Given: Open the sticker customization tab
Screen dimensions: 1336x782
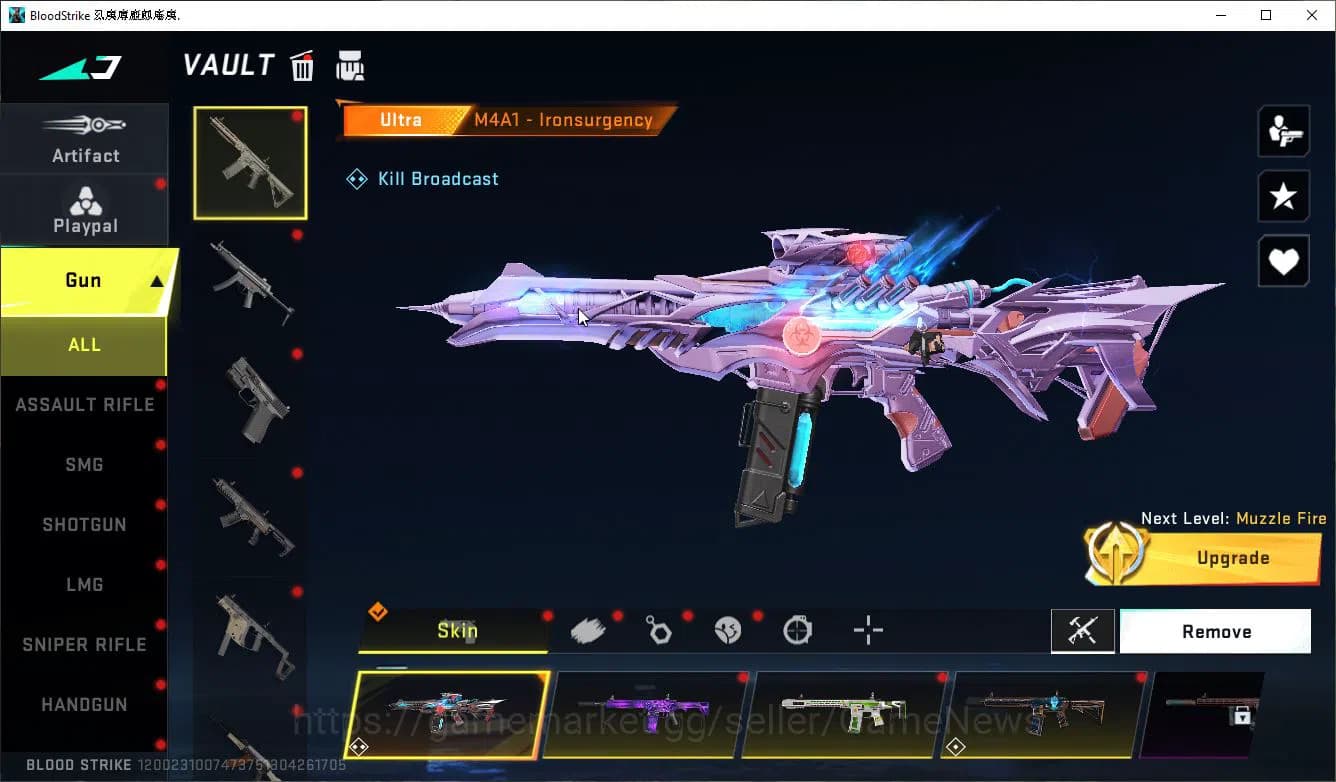Looking at the screenshot, I should point(728,630).
